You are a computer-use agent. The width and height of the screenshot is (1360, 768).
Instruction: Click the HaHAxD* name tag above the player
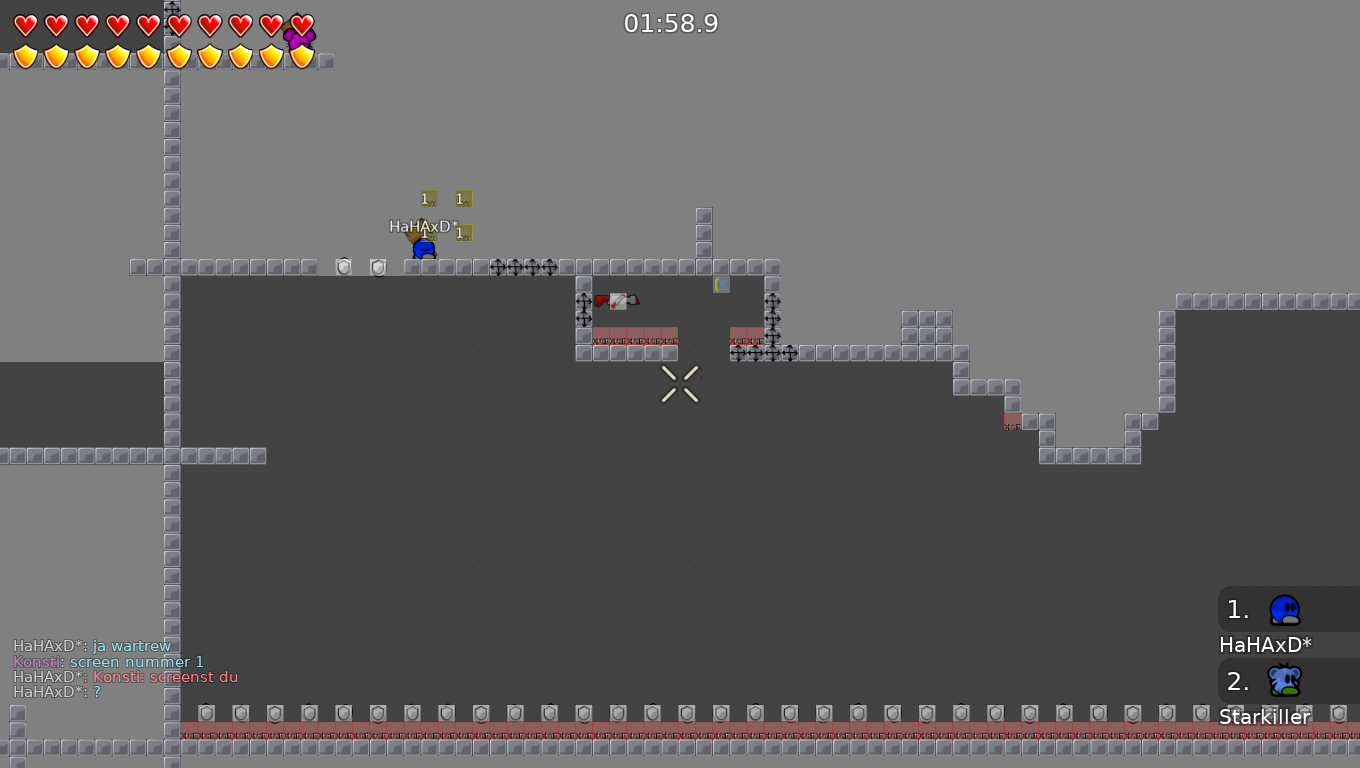[422, 227]
